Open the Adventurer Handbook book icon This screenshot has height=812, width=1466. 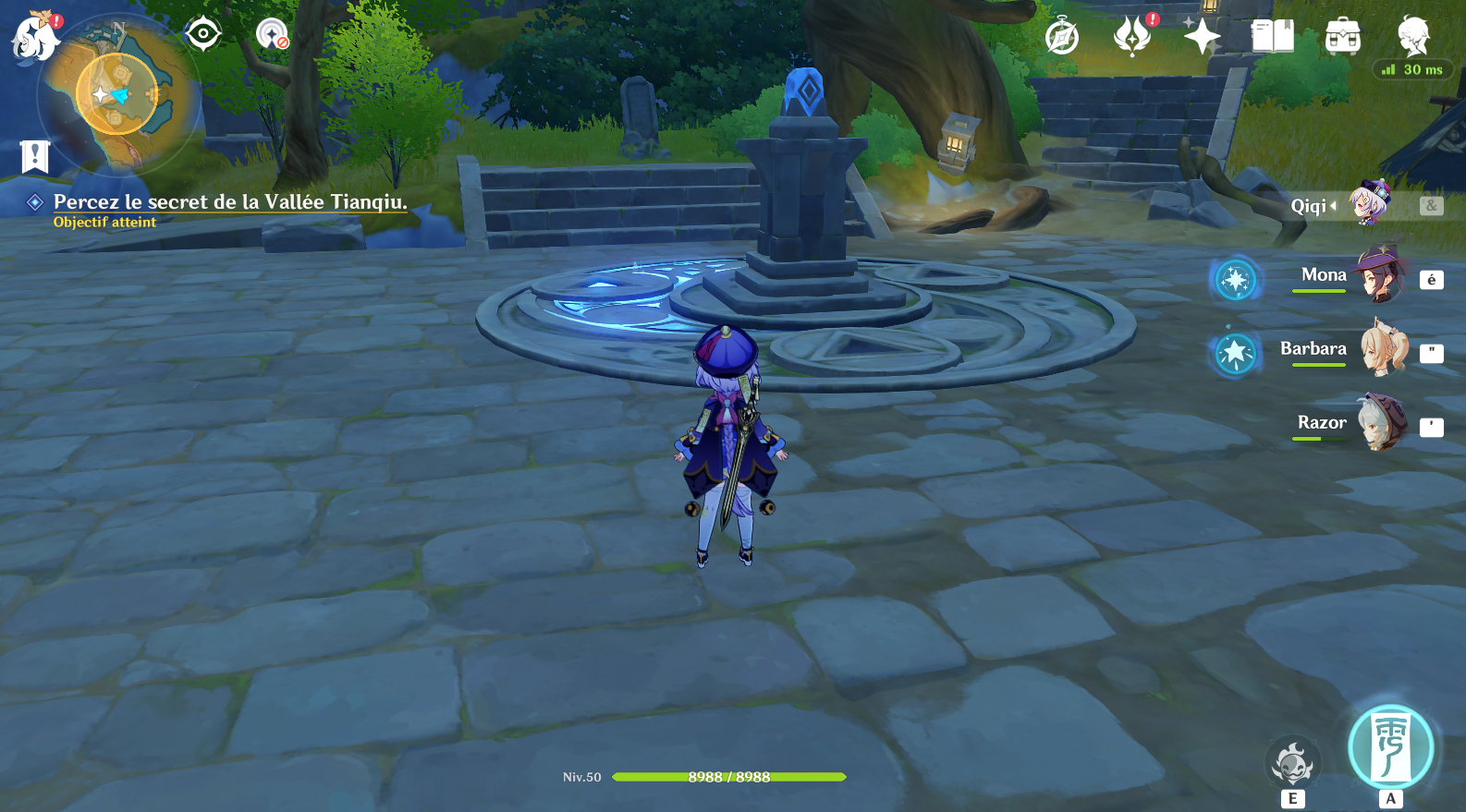(x=1272, y=37)
